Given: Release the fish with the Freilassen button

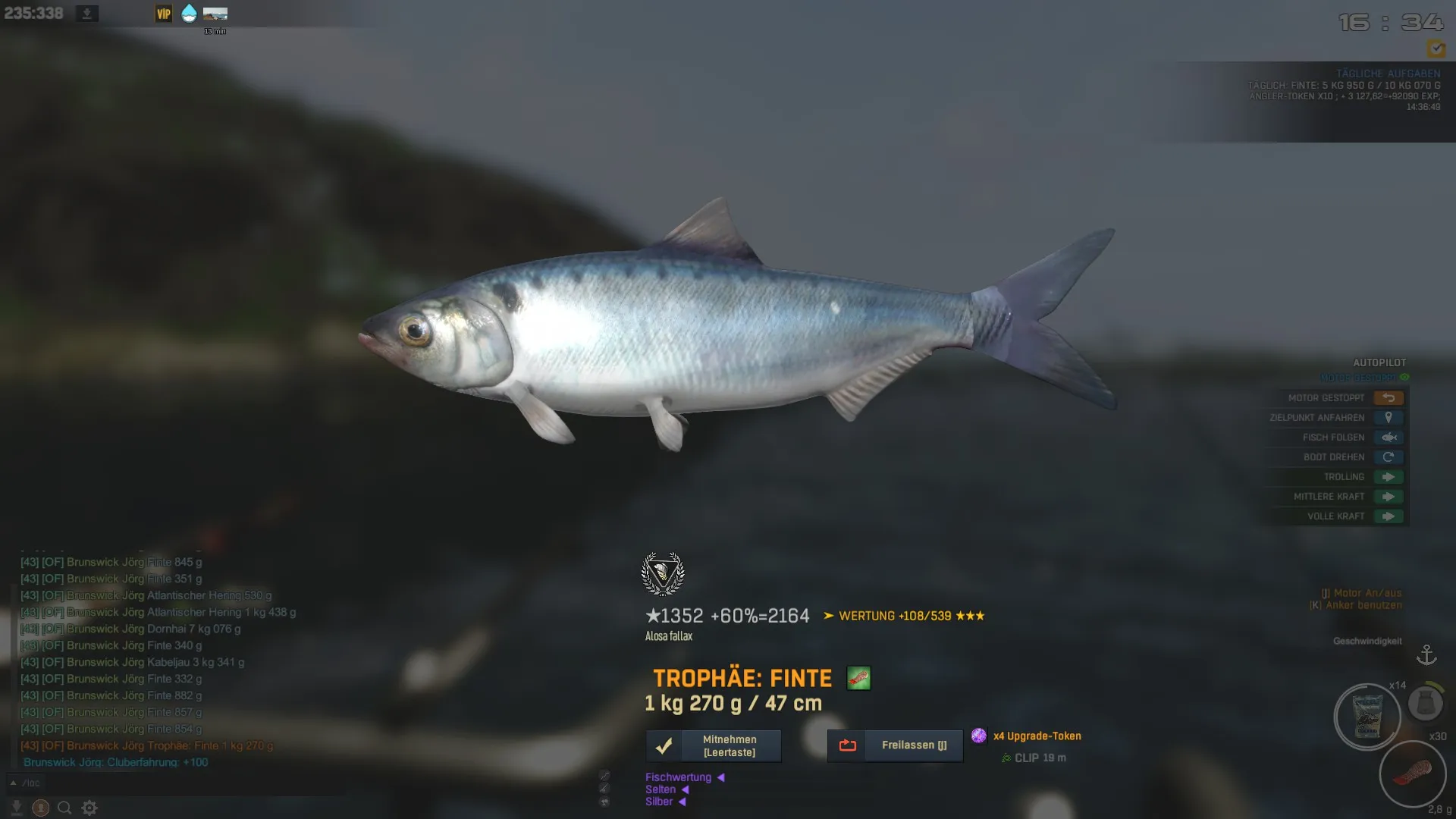Looking at the screenshot, I should point(895,745).
